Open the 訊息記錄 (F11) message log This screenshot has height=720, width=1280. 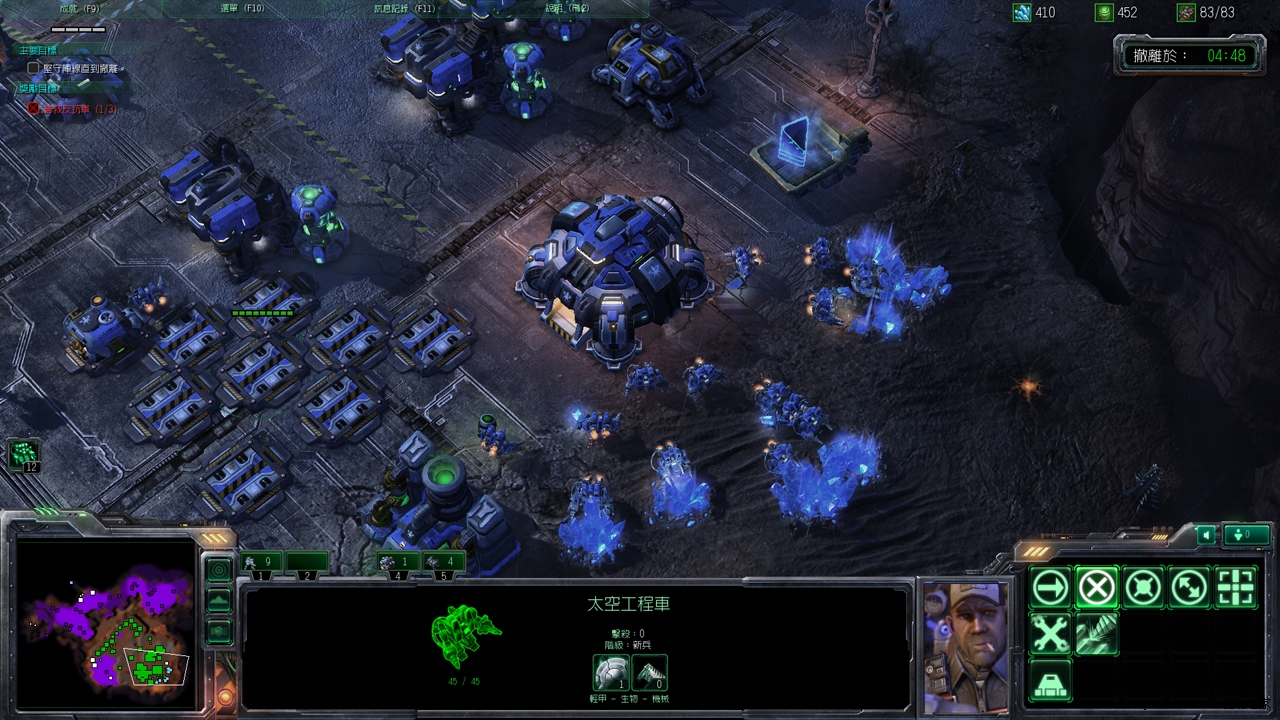point(404,8)
